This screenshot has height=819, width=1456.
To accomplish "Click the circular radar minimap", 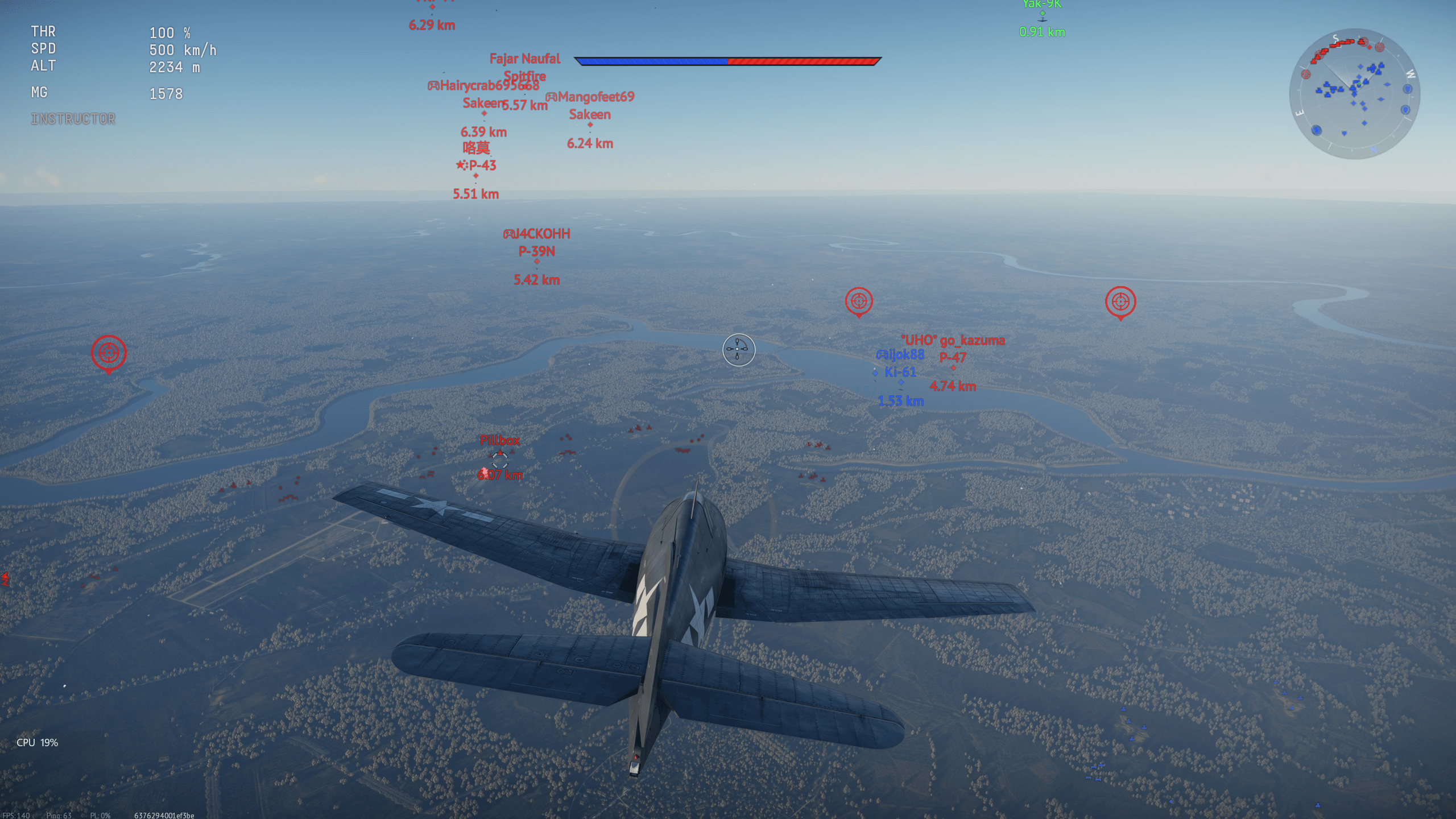I will [x=1354, y=94].
